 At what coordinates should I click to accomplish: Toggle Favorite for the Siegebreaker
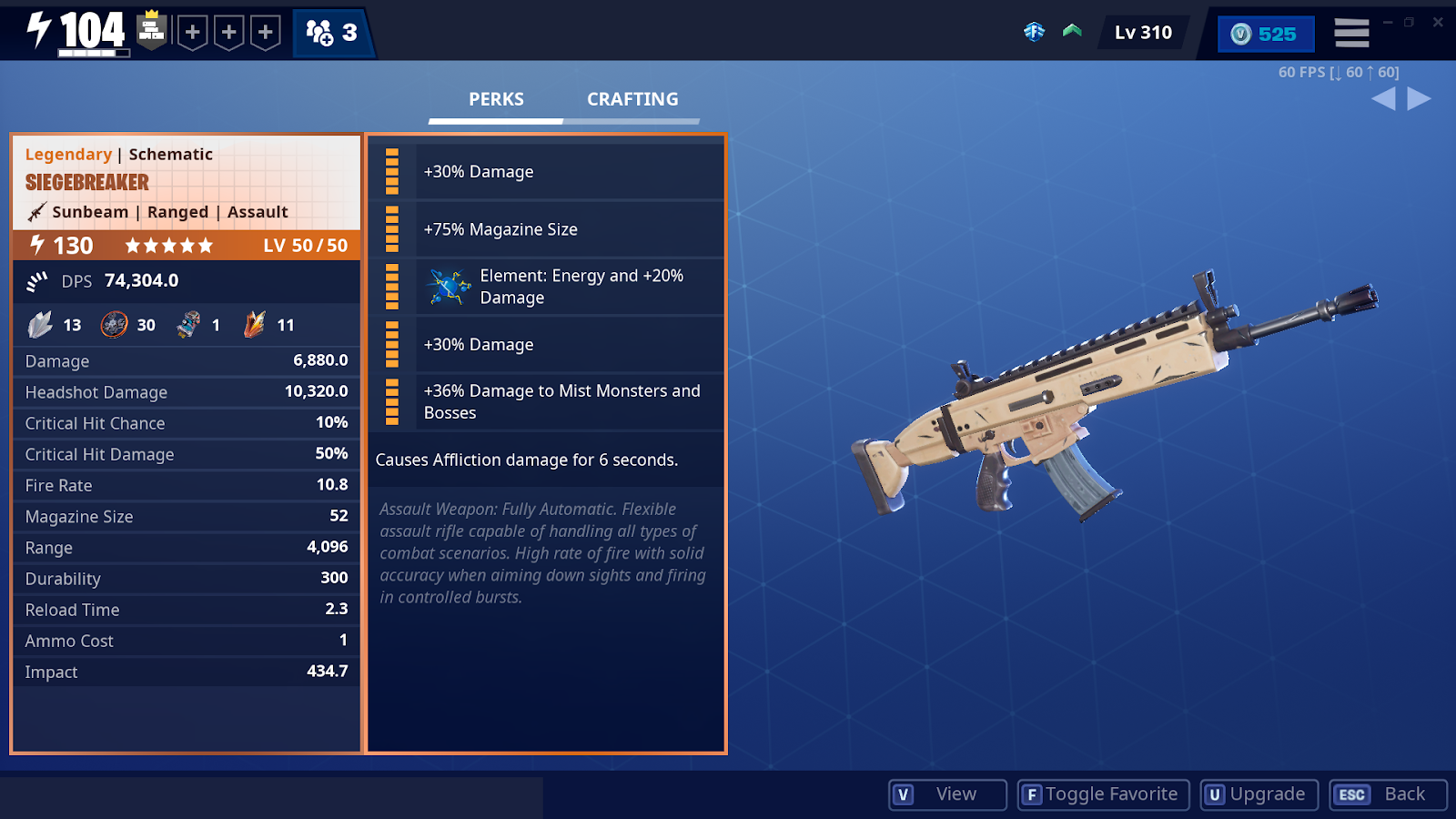pos(1103,794)
